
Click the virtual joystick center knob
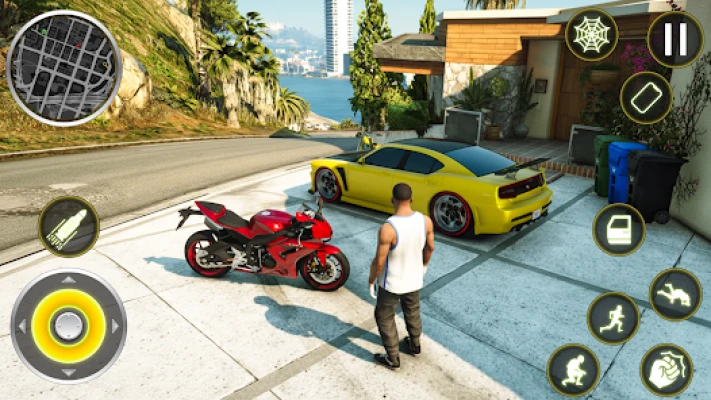pos(68,325)
